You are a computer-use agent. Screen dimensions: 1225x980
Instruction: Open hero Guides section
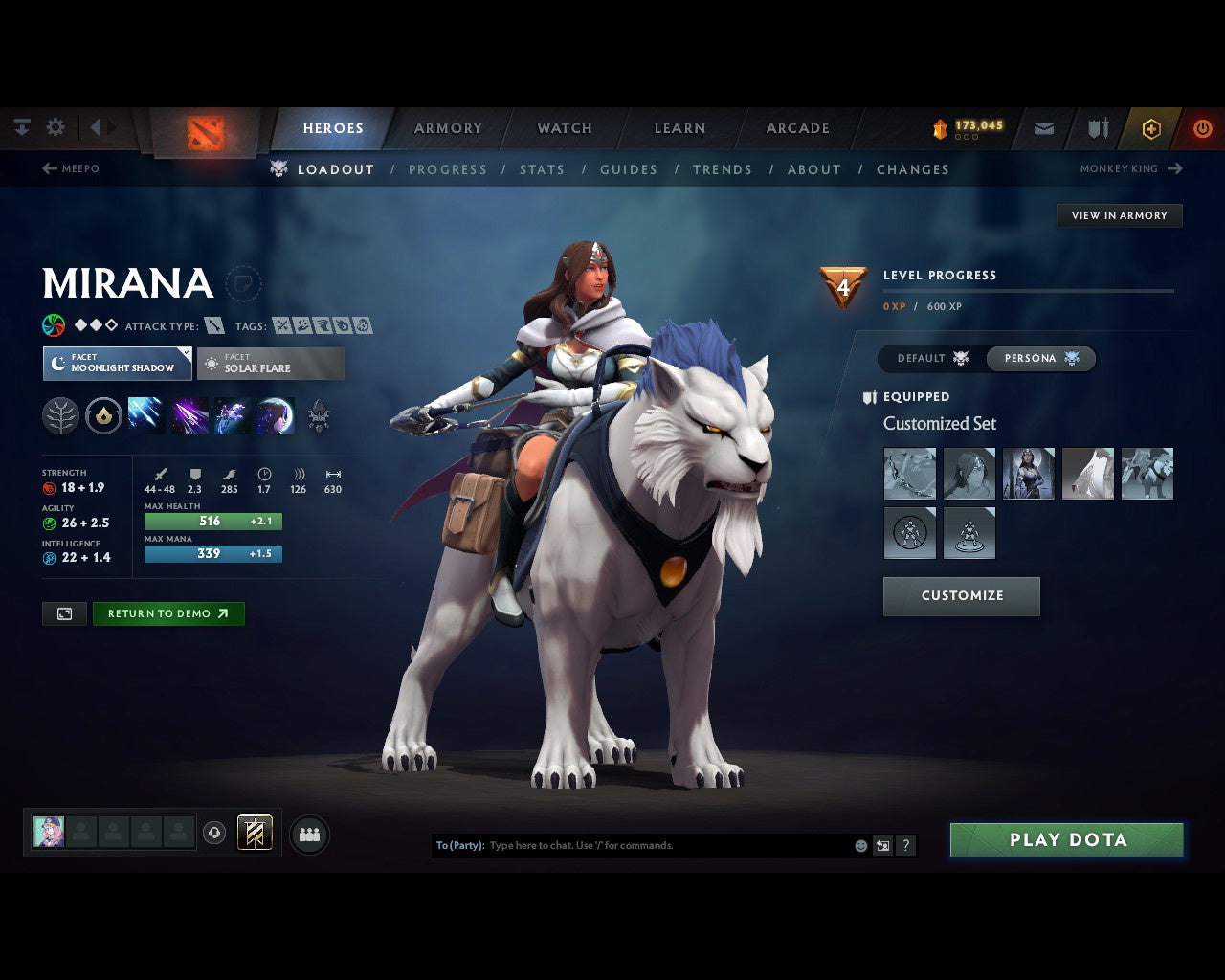(x=629, y=169)
